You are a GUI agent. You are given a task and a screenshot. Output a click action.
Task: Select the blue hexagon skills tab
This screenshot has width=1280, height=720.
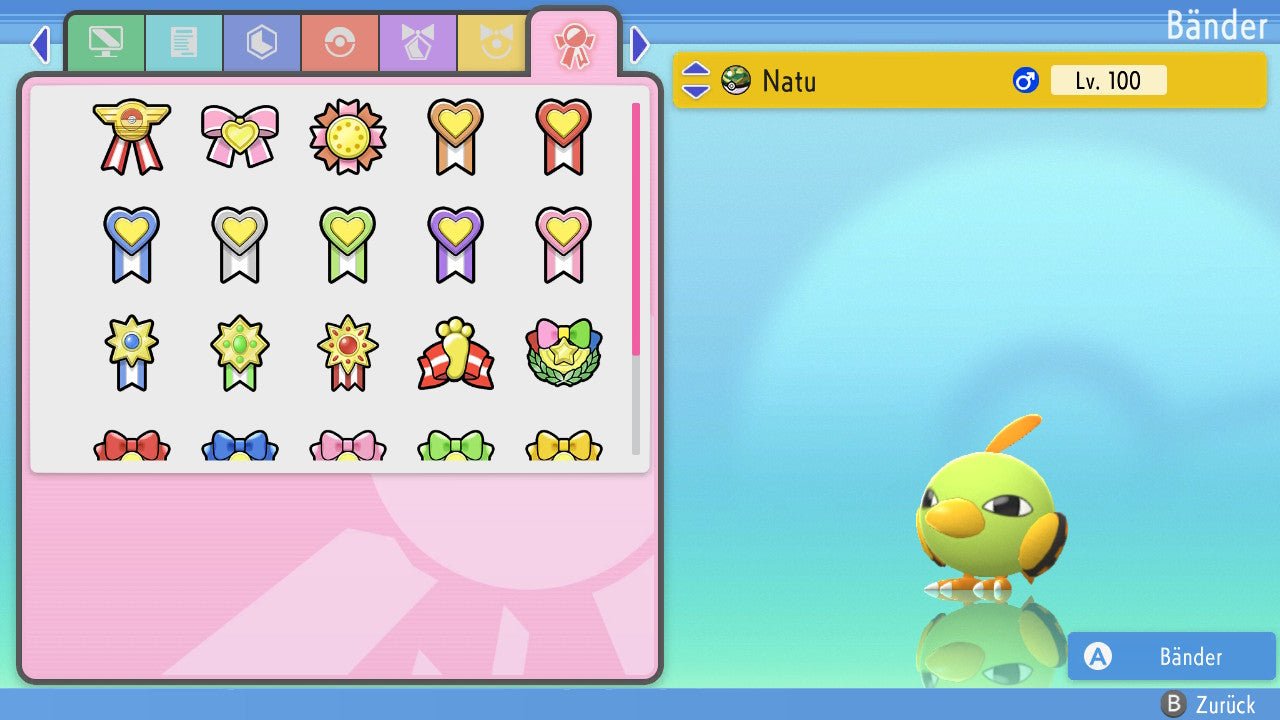pos(262,43)
